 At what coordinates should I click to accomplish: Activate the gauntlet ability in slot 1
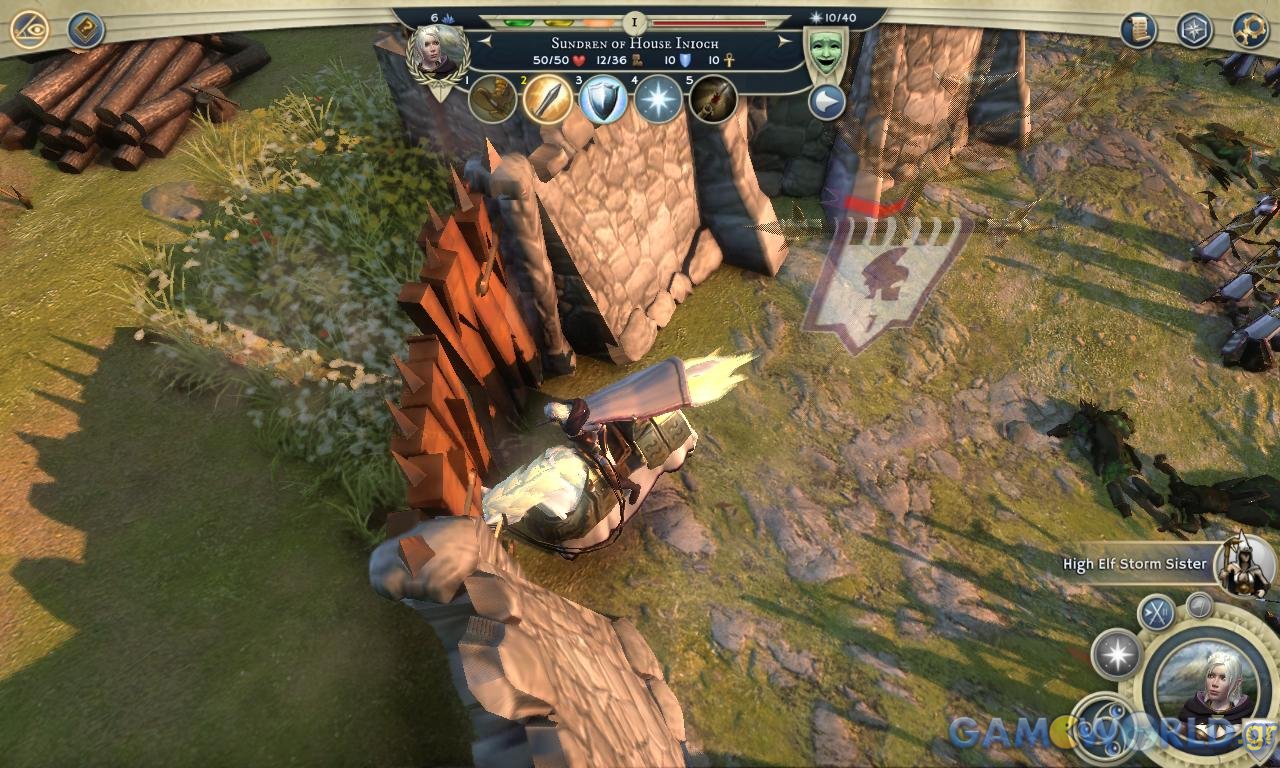[493, 99]
